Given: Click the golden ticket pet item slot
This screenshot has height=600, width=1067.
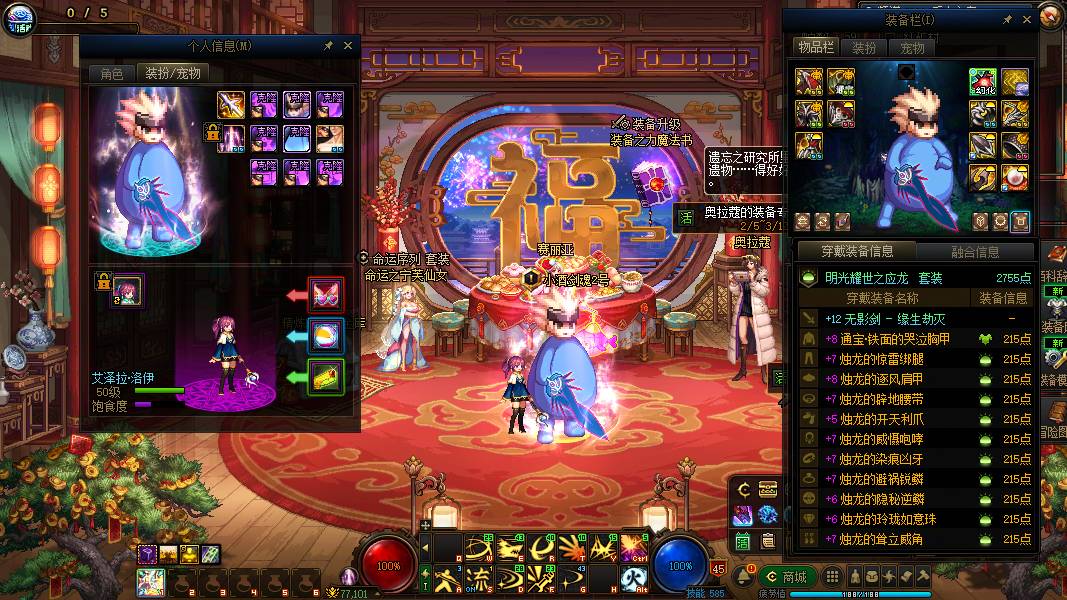Looking at the screenshot, I should coord(326,377).
